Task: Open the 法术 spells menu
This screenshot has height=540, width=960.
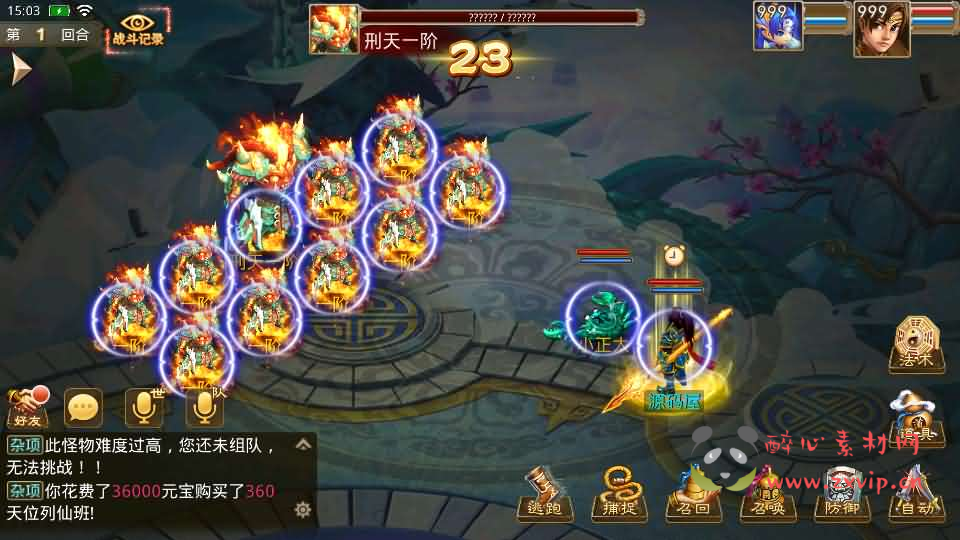Action: (916, 345)
